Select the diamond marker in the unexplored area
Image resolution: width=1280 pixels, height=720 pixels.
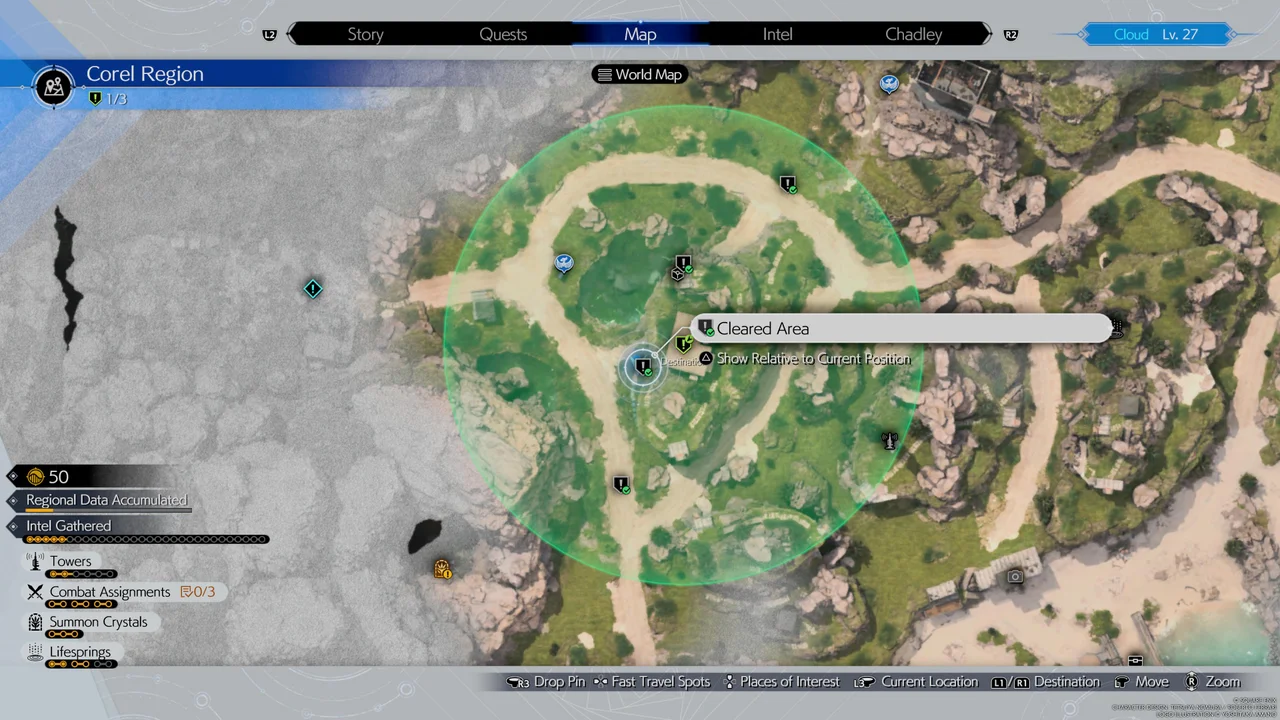(313, 289)
